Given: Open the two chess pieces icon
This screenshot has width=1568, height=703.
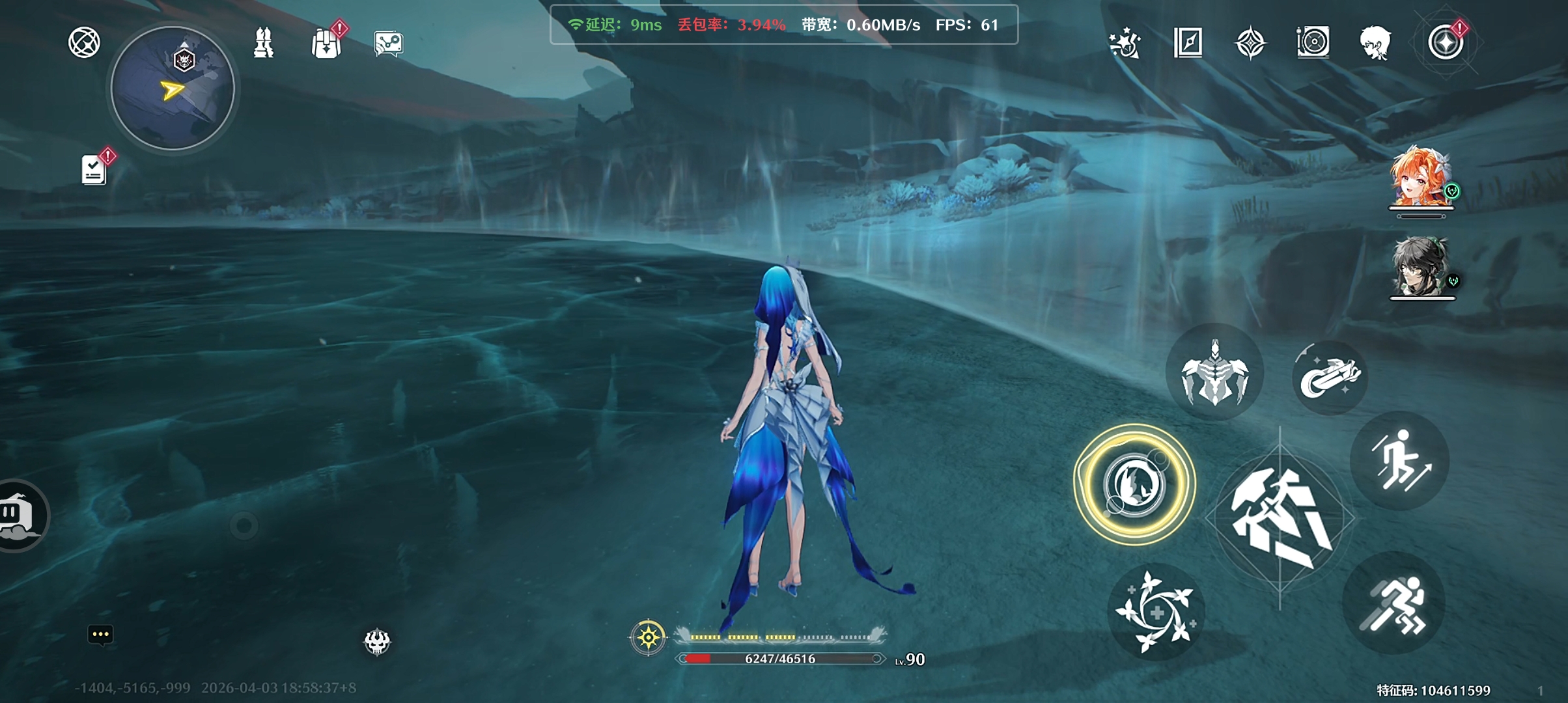Looking at the screenshot, I should pos(264,44).
